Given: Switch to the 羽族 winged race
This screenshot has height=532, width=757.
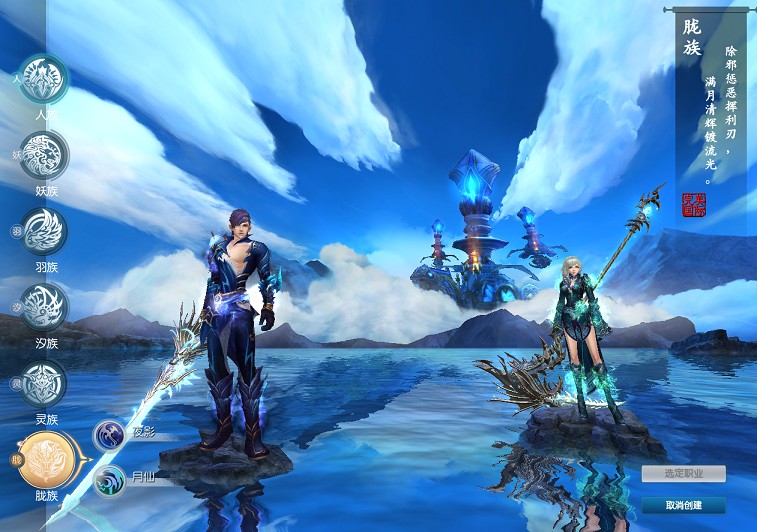Looking at the screenshot, I should [x=44, y=231].
